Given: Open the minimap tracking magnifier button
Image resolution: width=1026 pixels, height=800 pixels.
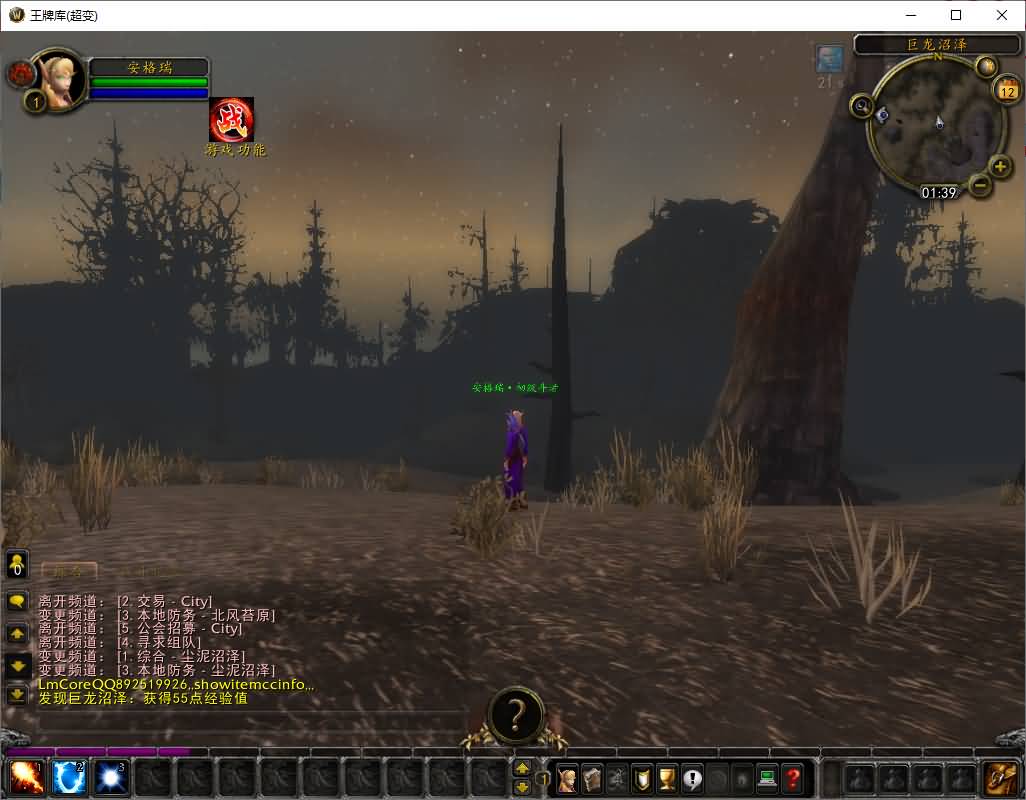Looking at the screenshot, I should click(862, 104).
